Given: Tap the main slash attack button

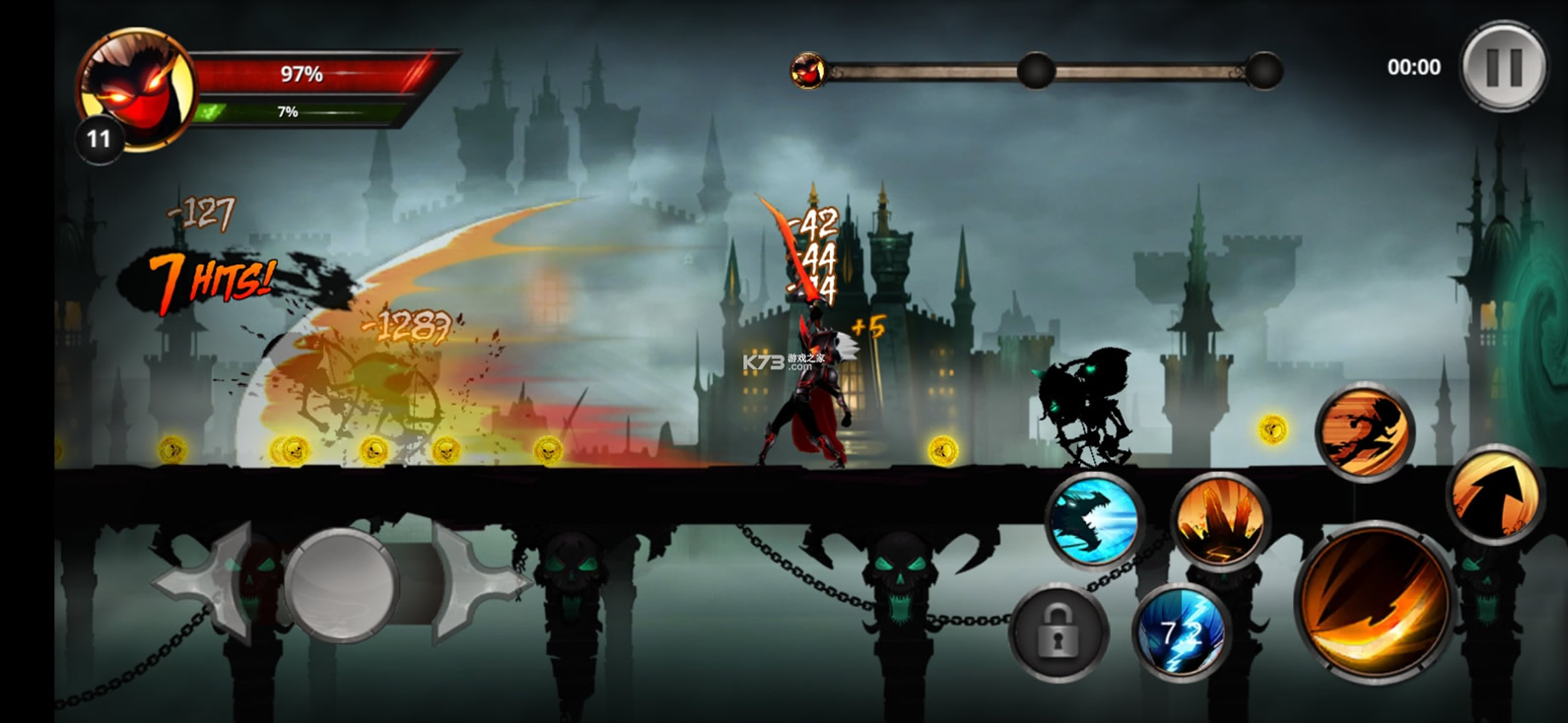Looking at the screenshot, I should click(1374, 603).
